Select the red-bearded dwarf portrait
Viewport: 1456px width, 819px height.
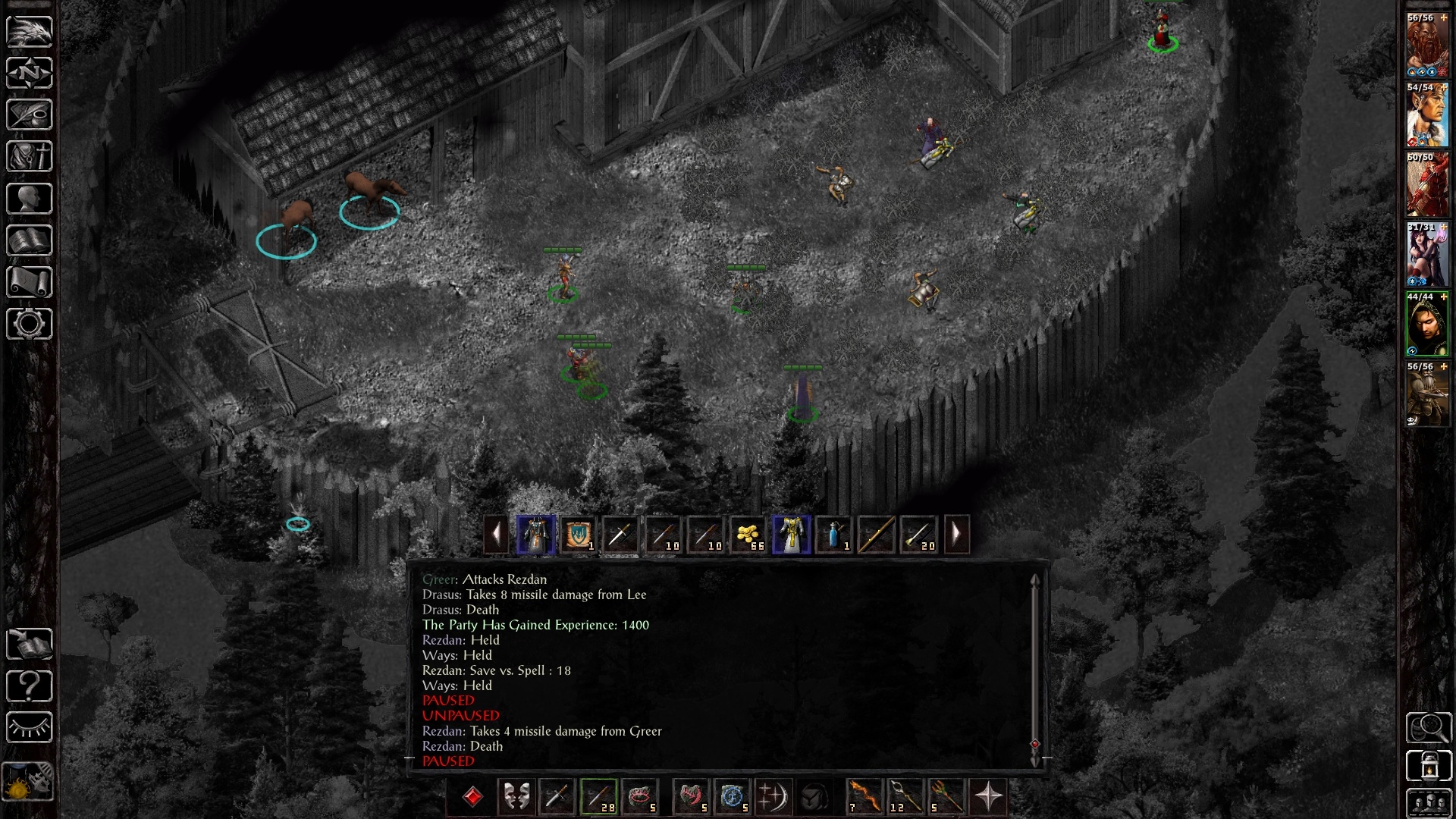click(x=1427, y=45)
